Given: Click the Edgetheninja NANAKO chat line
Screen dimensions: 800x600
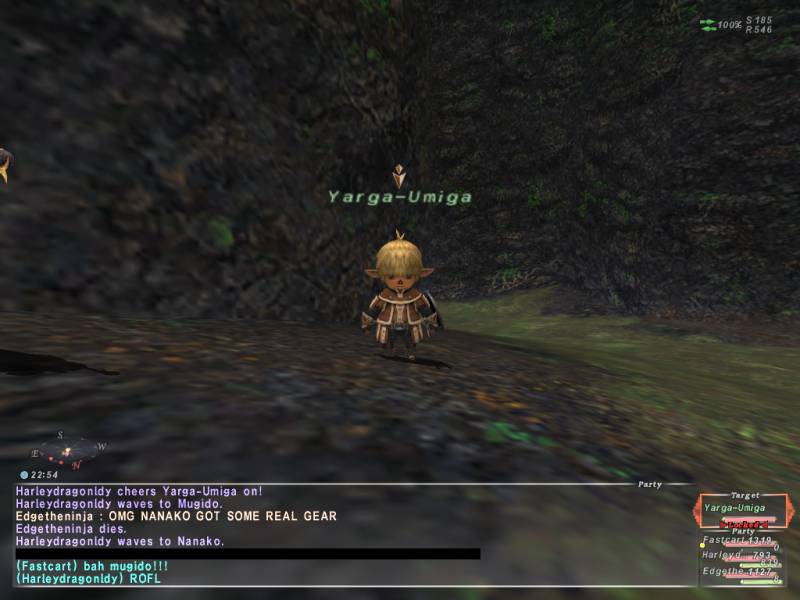Looking at the screenshot, I should tap(176, 516).
